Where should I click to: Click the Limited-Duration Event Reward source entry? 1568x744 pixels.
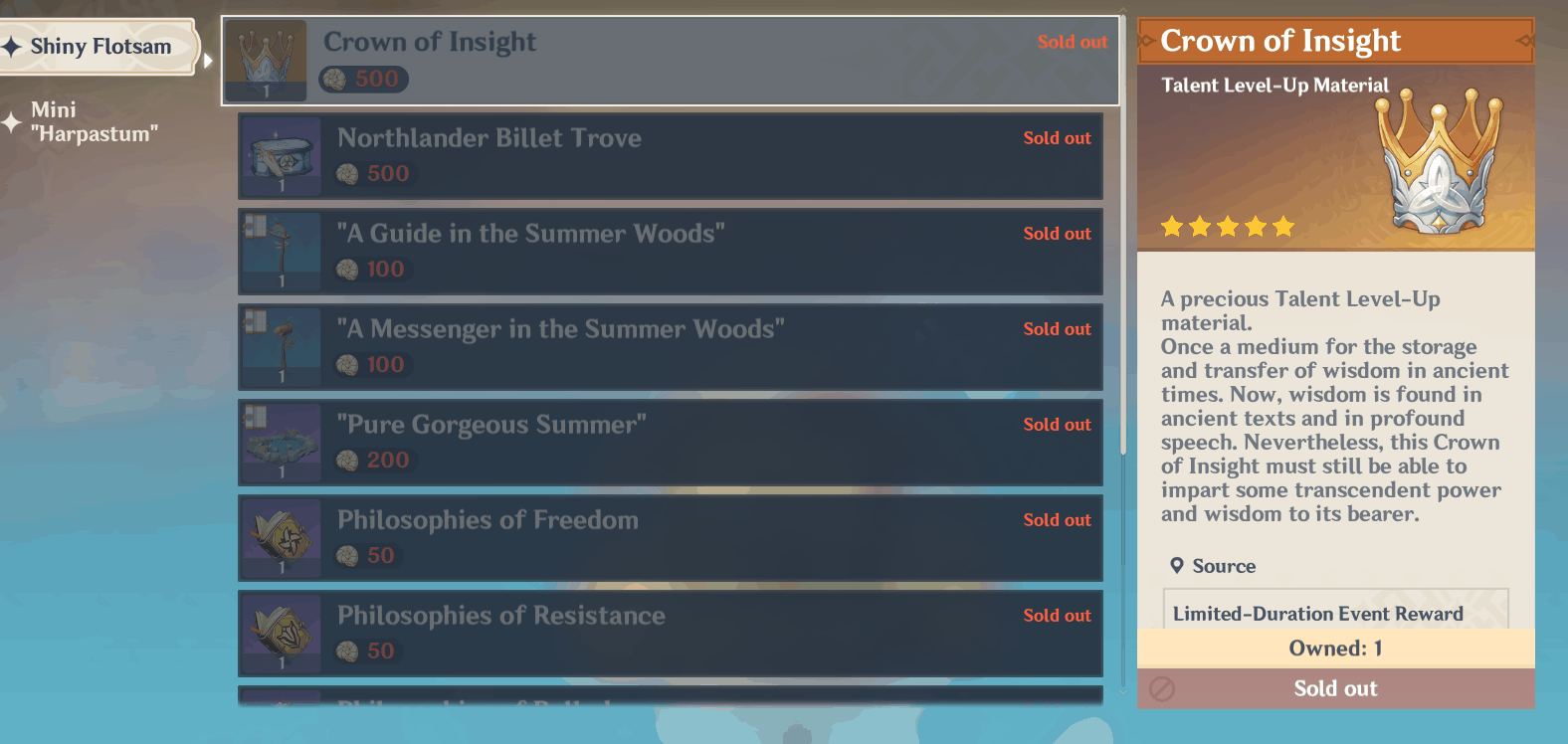[x=1318, y=614]
